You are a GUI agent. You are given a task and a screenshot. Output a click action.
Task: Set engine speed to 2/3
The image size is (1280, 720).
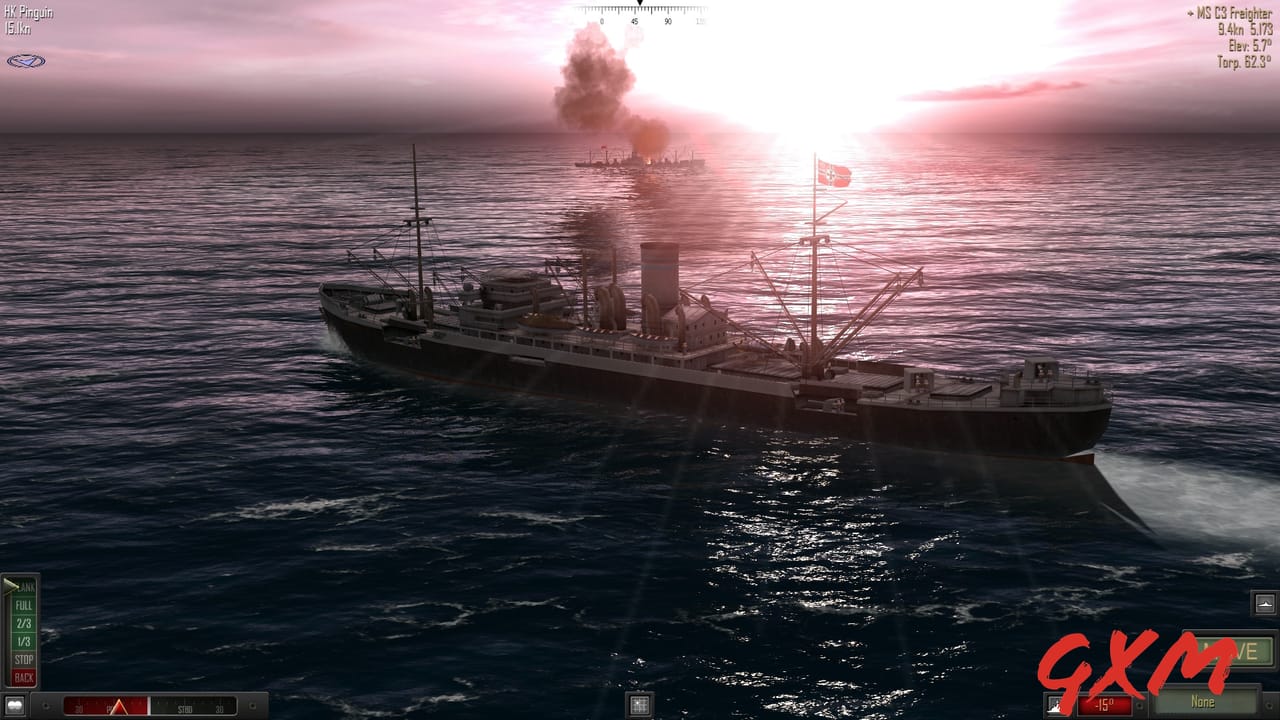point(24,623)
